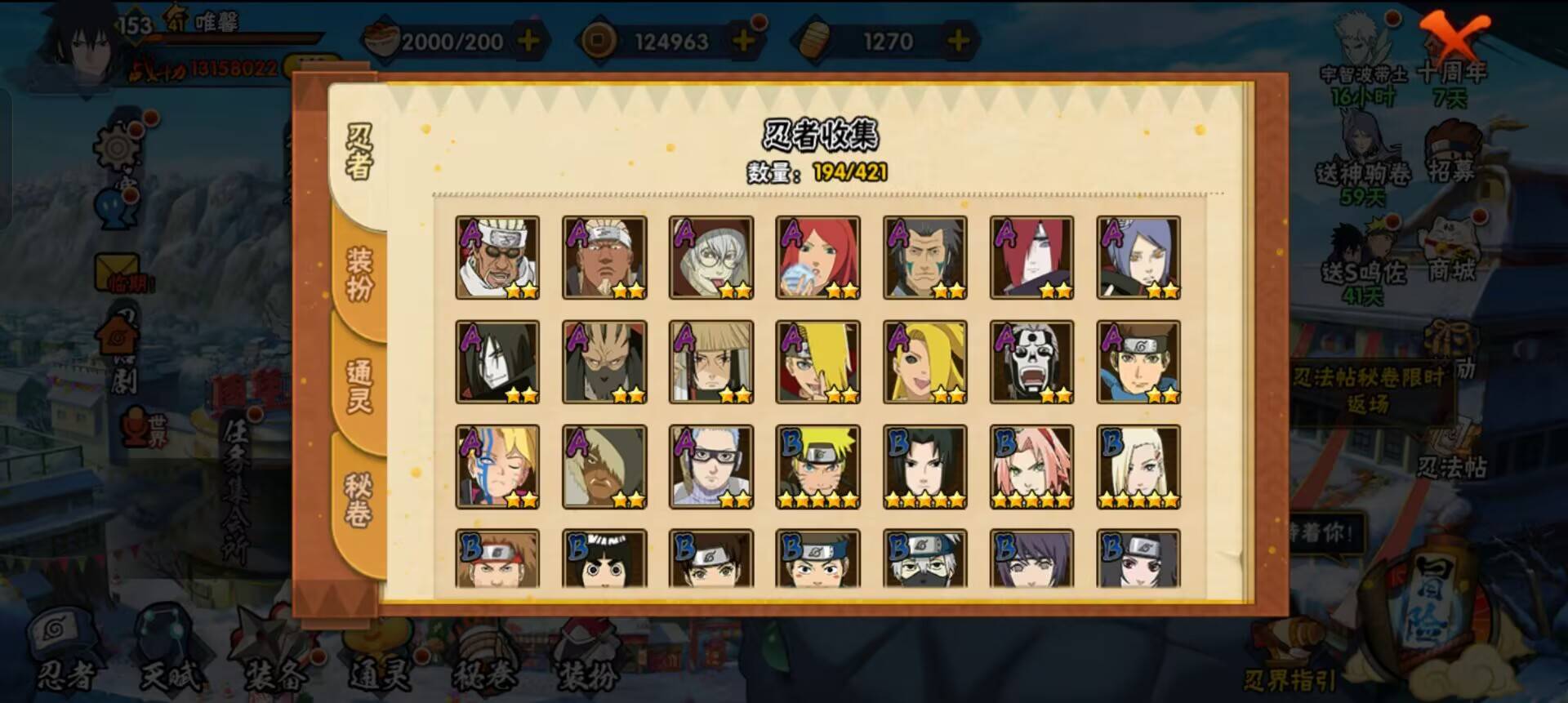Select red-haired Nagato portrait
This screenshot has width=1568, height=703.
coord(1031,257)
